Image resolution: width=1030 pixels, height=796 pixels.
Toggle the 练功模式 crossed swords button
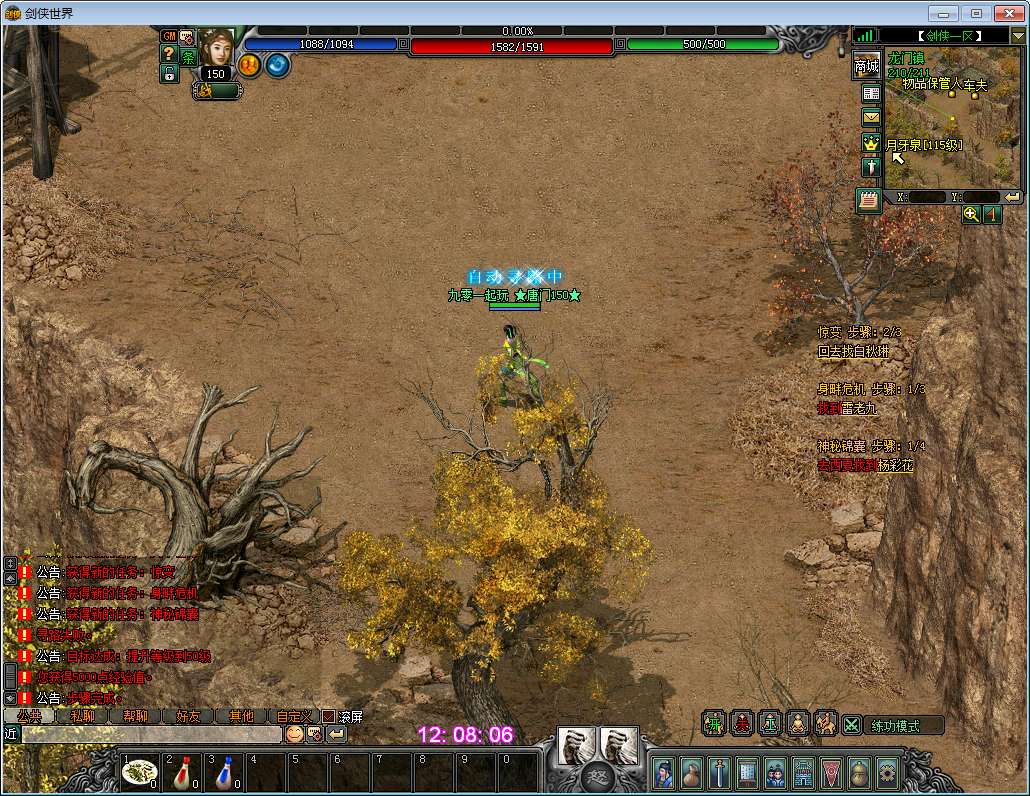852,725
